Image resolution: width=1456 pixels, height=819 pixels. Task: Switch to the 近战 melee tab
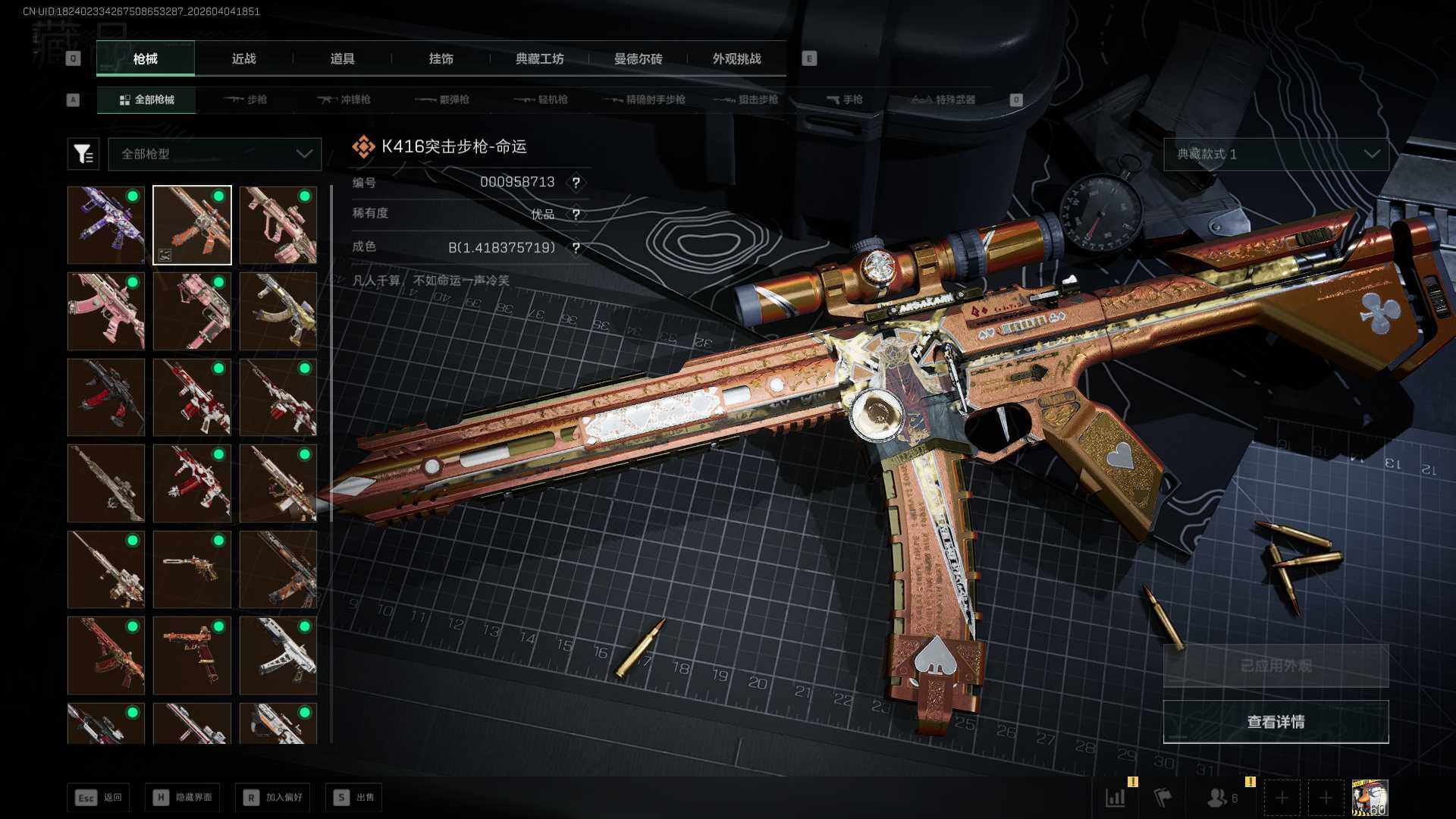(243, 58)
